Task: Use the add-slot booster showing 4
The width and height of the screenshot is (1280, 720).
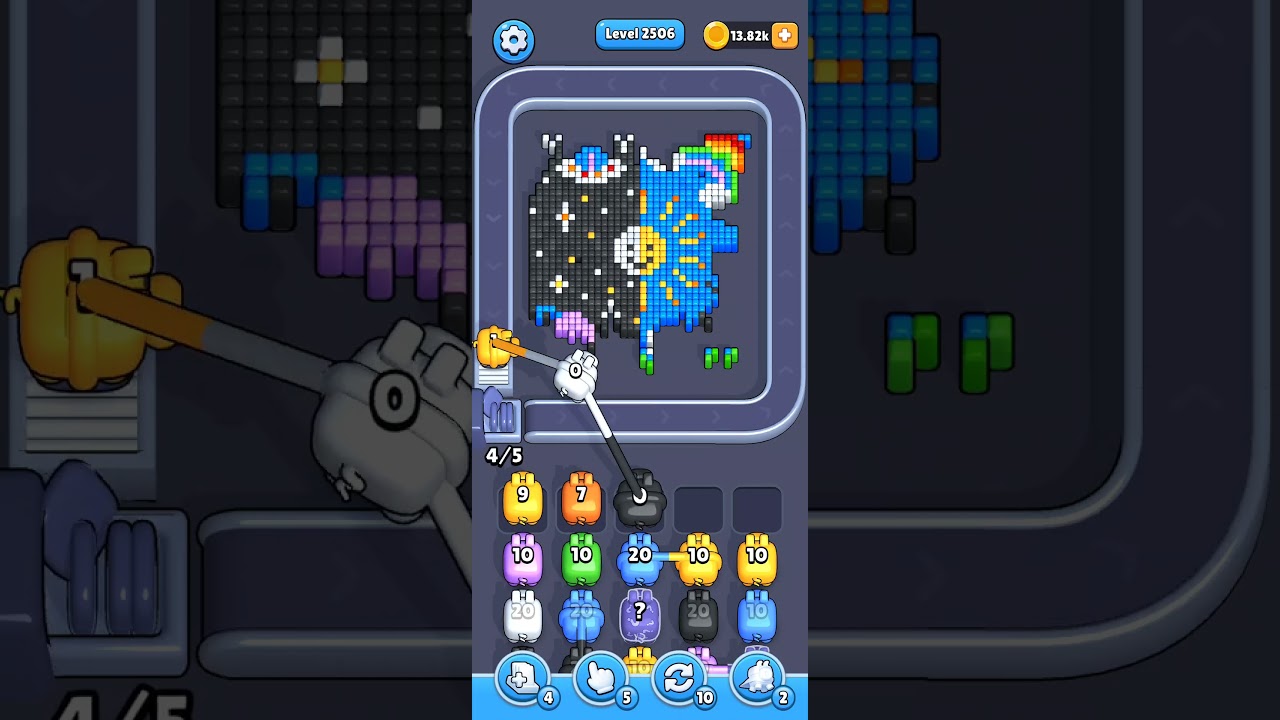Action: (521, 678)
